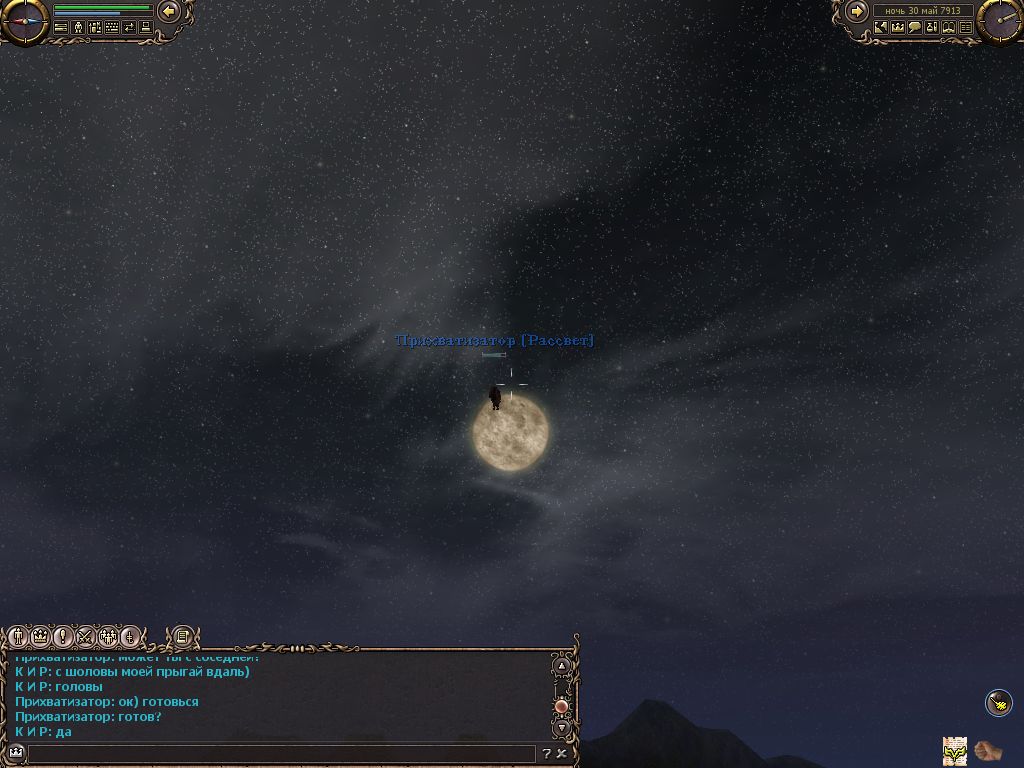Click the chat text input field
This screenshot has height=768, width=1024.
tap(280, 753)
